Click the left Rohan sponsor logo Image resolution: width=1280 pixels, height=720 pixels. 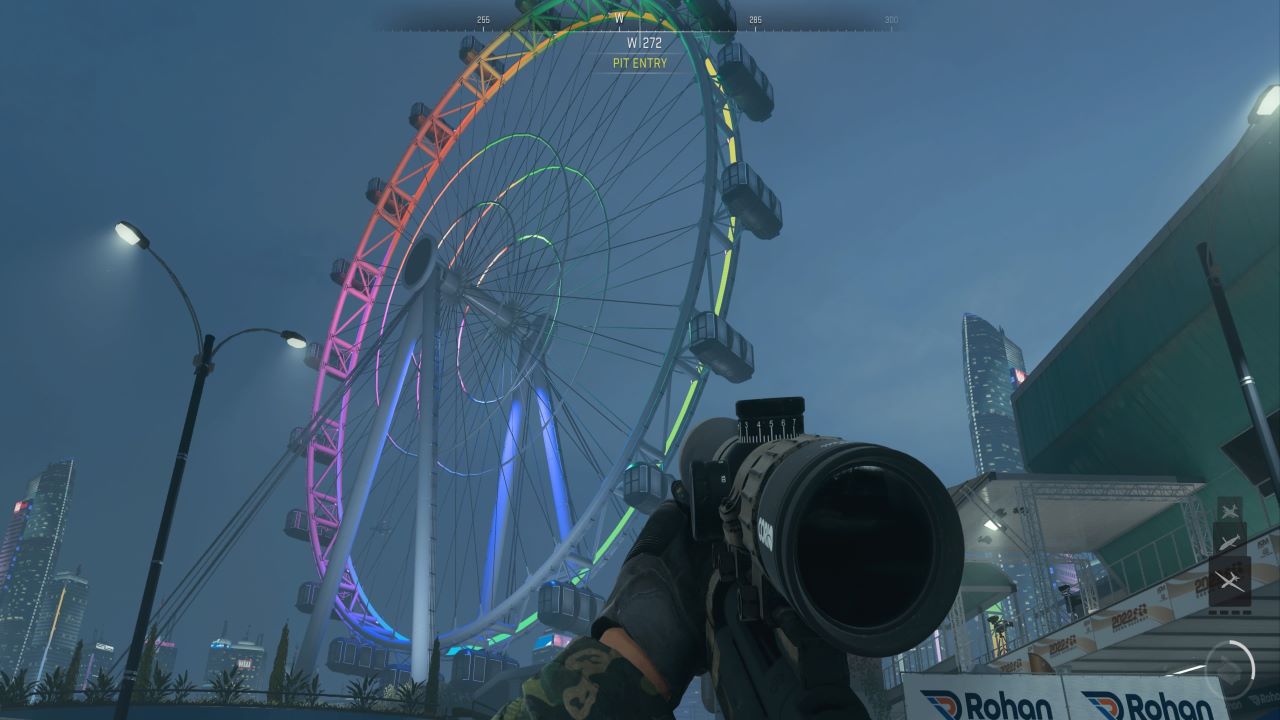tap(985, 704)
